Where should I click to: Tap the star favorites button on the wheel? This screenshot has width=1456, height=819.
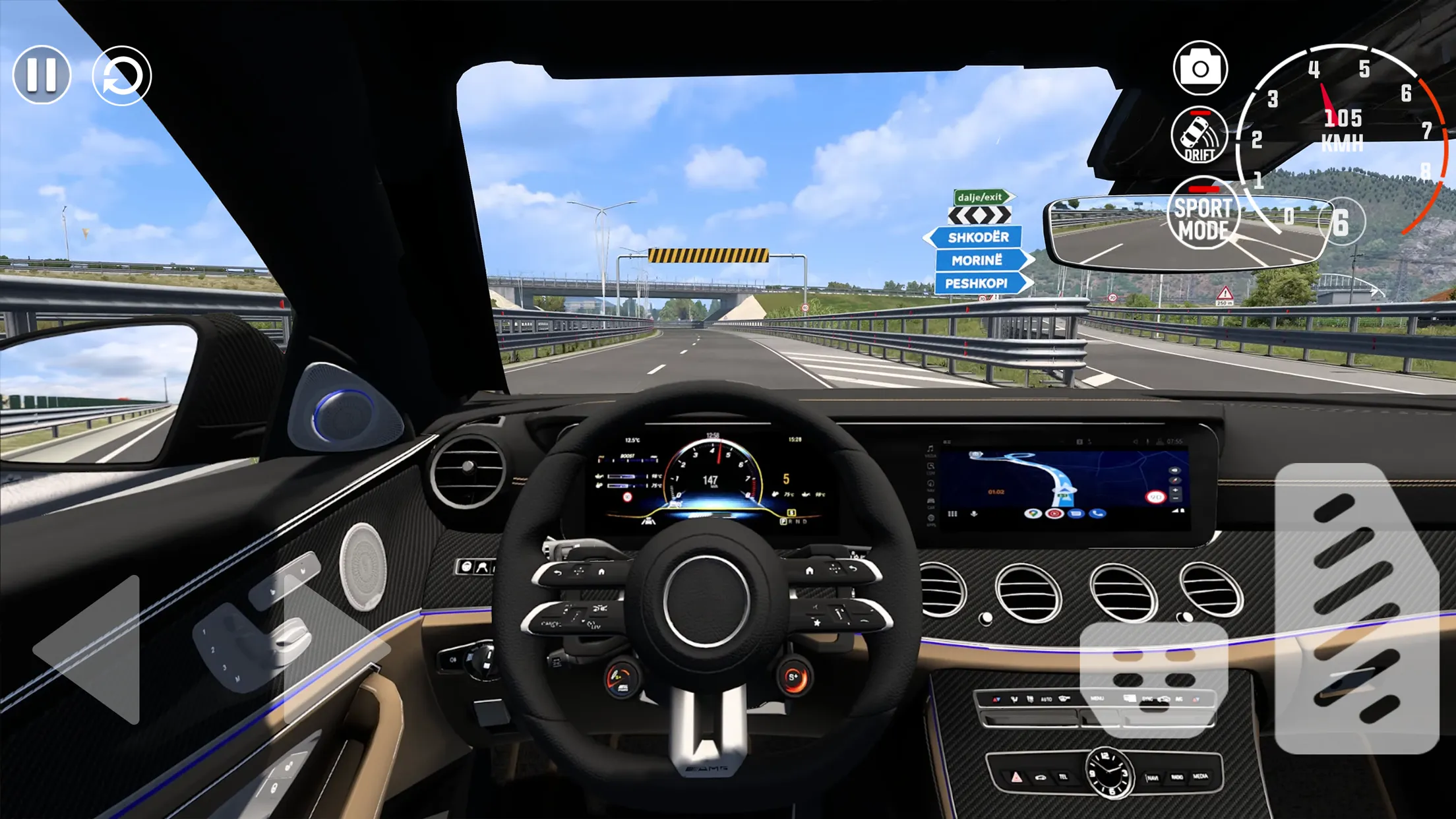(816, 623)
